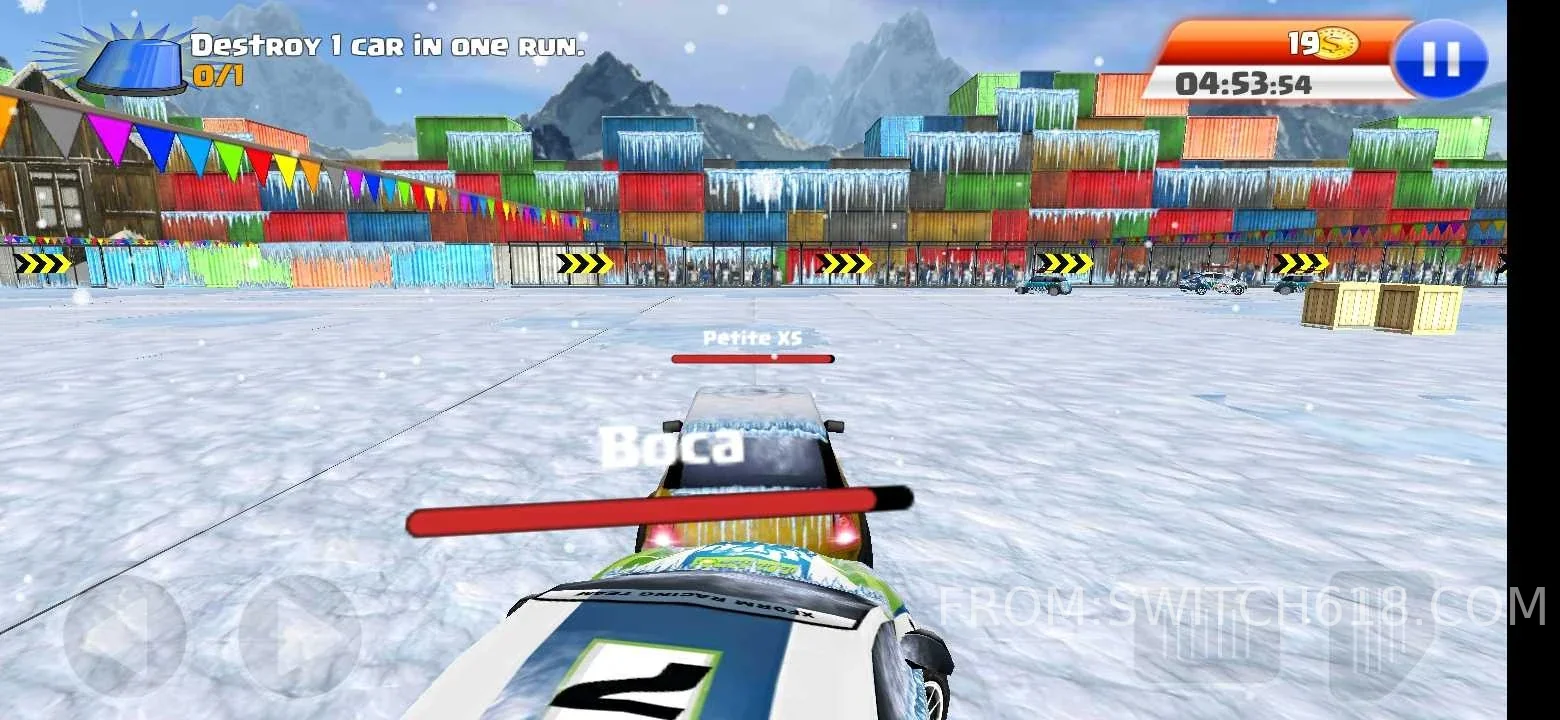The width and height of the screenshot is (1560, 720).
Task: Pause the race with the blue button
Action: pos(1441,59)
